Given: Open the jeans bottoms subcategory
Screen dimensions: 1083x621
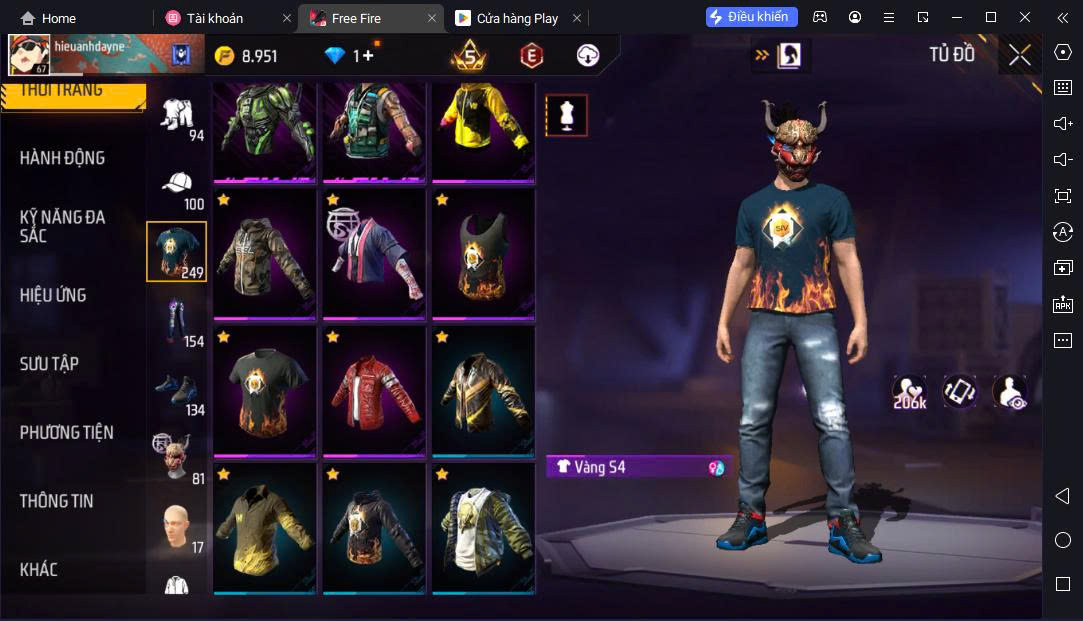Looking at the screenshot, I should pos(177,322).
